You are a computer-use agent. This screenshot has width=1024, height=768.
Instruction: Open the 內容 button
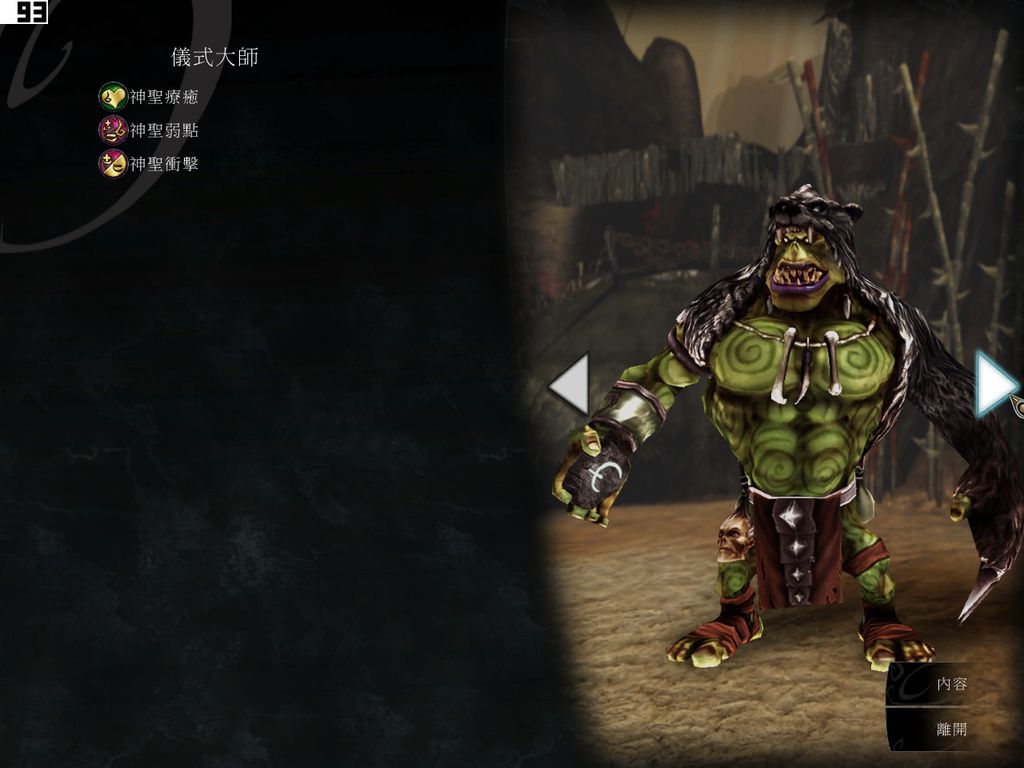tap(950, 685)
